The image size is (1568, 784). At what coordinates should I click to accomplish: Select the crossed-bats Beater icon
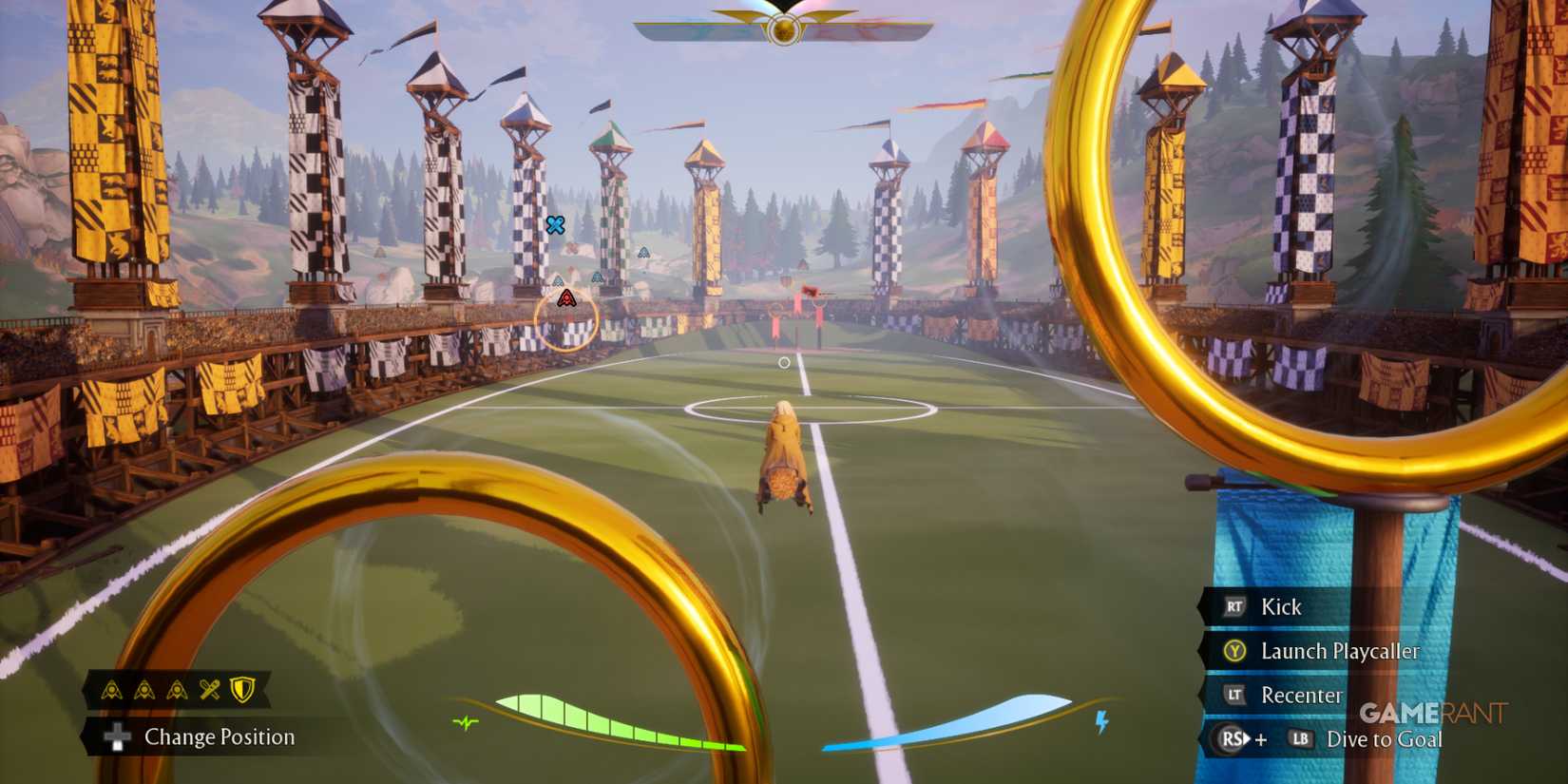click(x=210, y=688)
